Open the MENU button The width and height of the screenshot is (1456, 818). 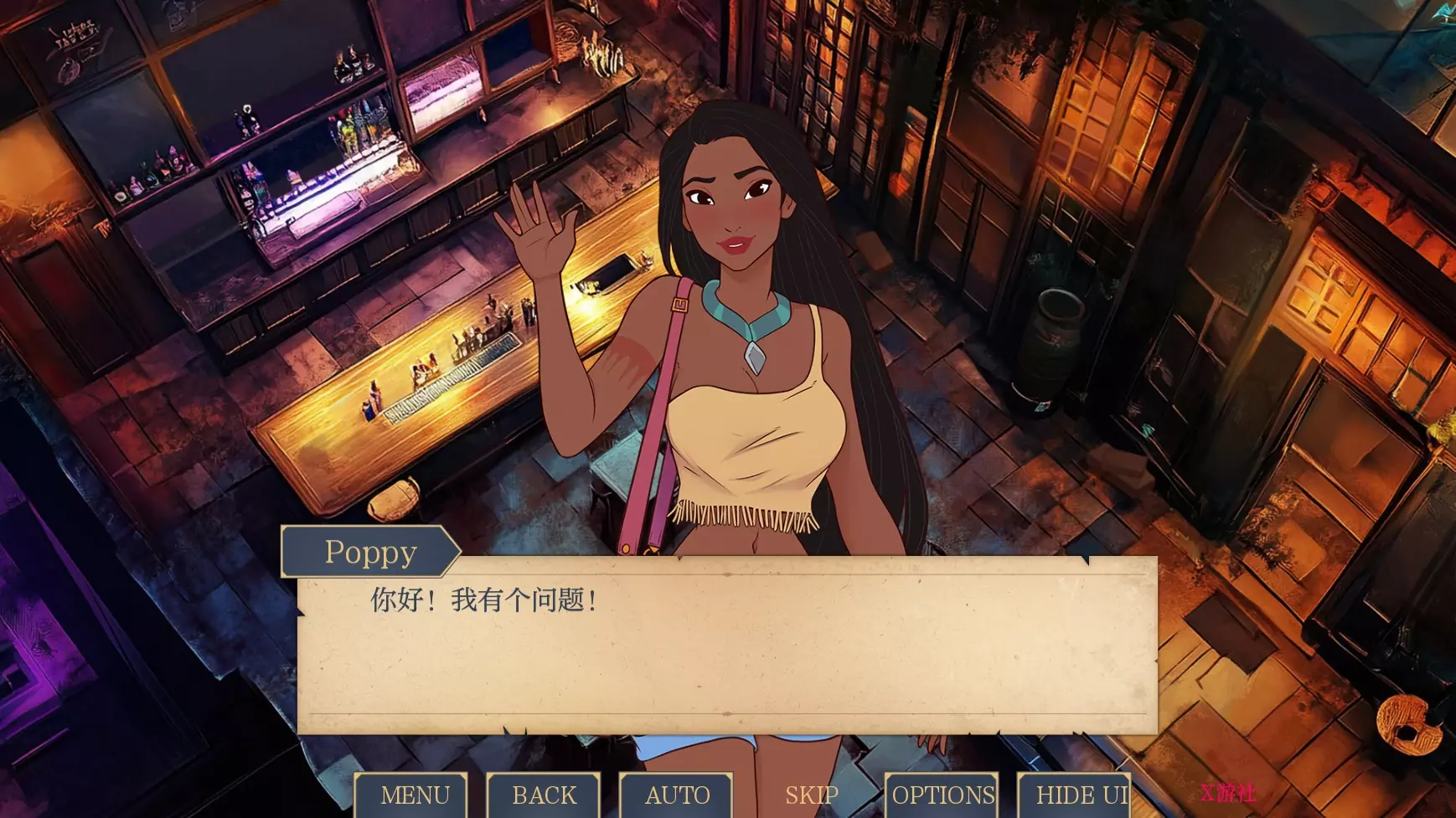tap(414, 795)
